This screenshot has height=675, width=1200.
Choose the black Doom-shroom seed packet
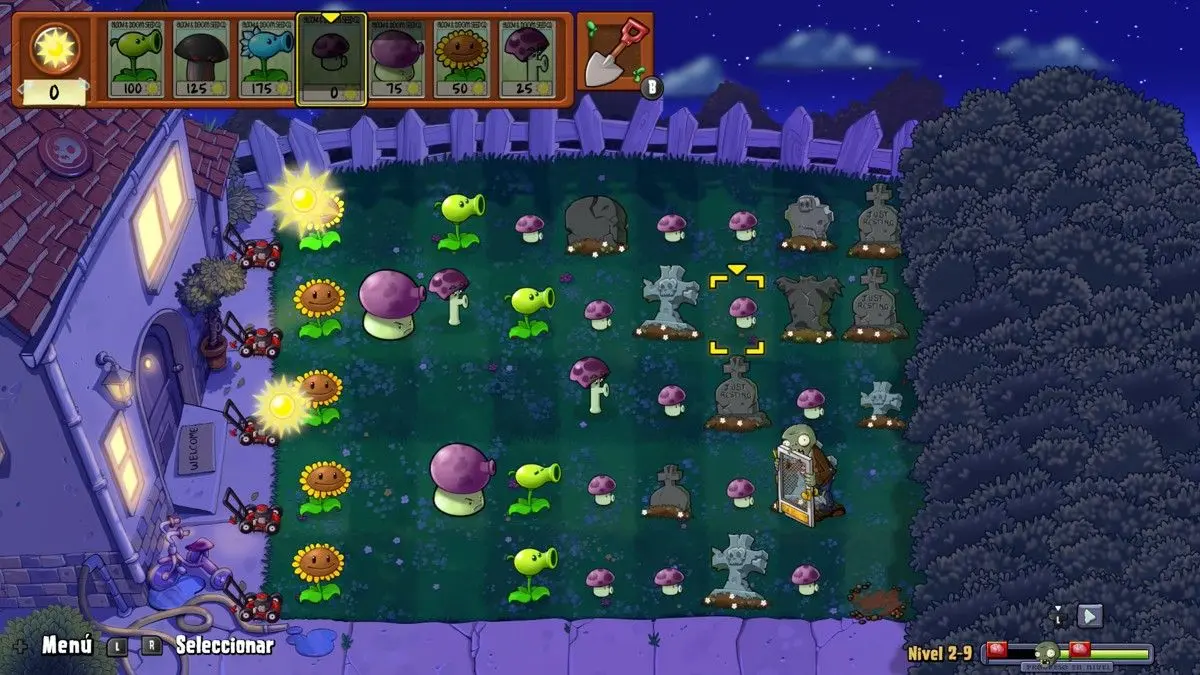pos(200,58)
